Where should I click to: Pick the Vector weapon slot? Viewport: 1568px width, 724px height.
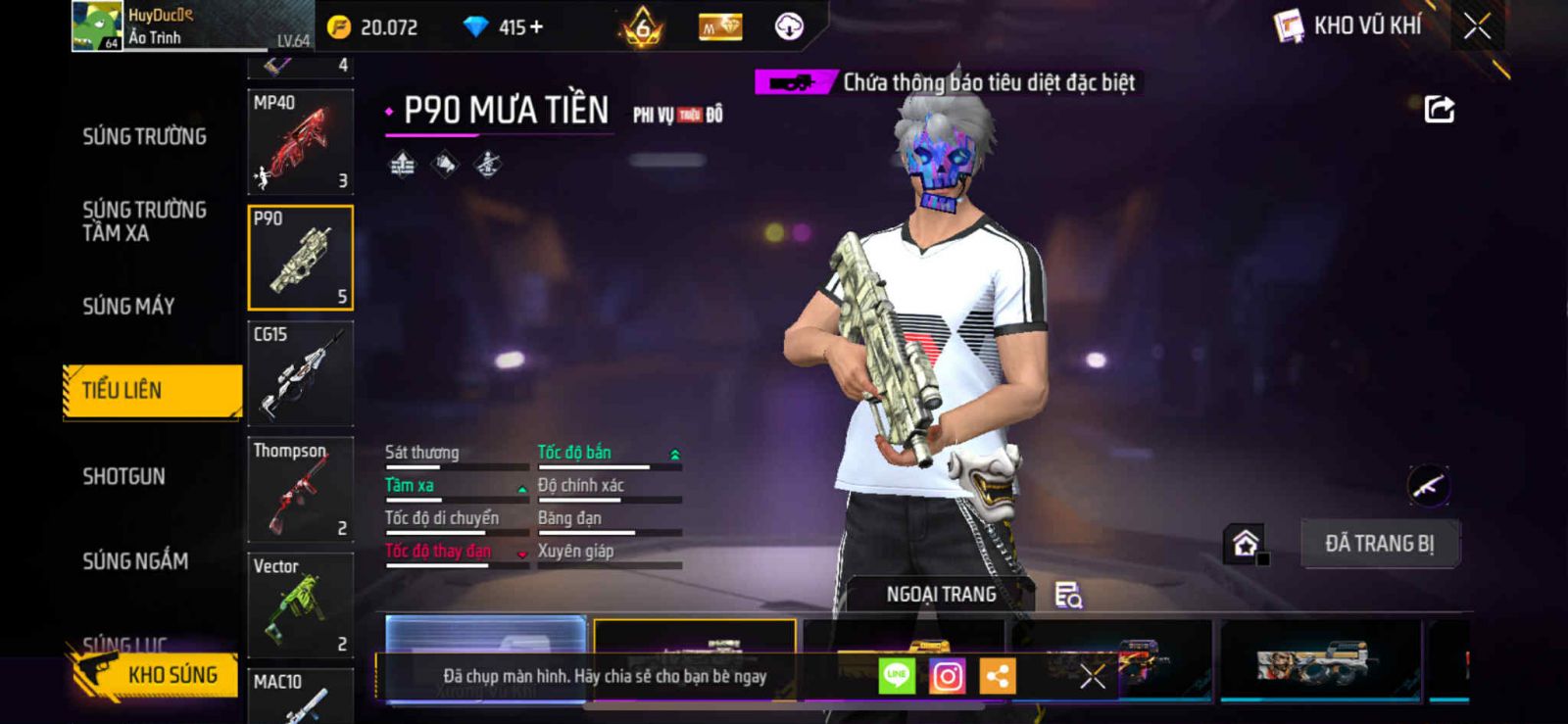300,604
